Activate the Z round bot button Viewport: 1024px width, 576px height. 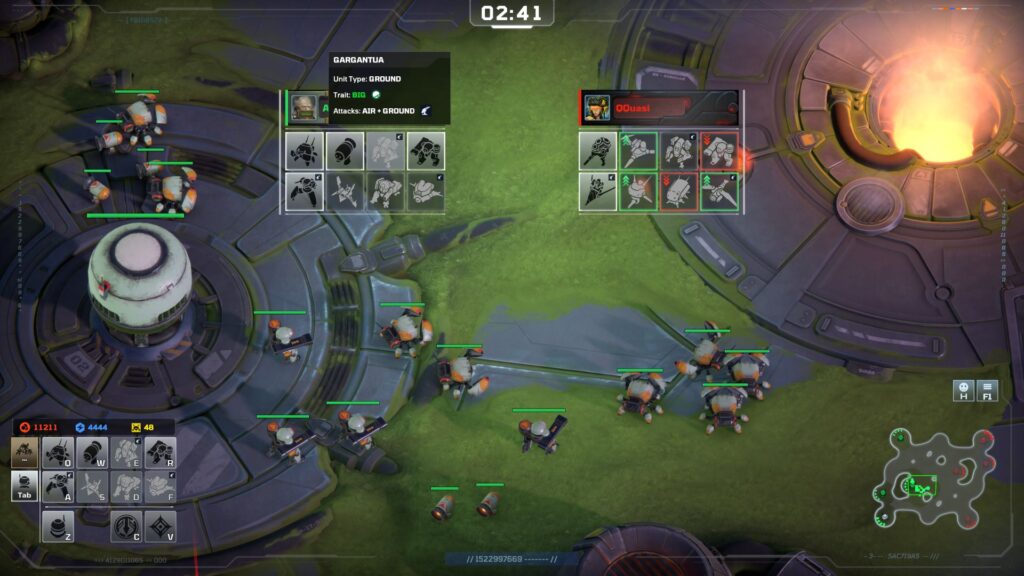pyautogui.click(x=59, y=526)
